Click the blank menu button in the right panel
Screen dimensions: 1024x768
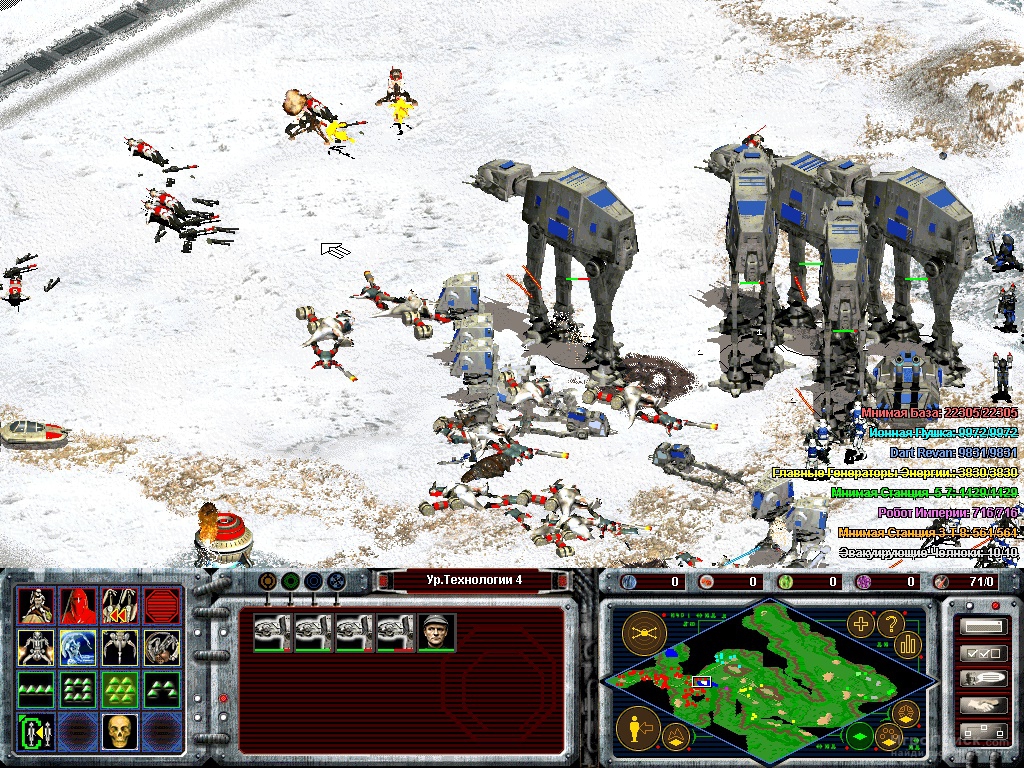coord(982,627)
